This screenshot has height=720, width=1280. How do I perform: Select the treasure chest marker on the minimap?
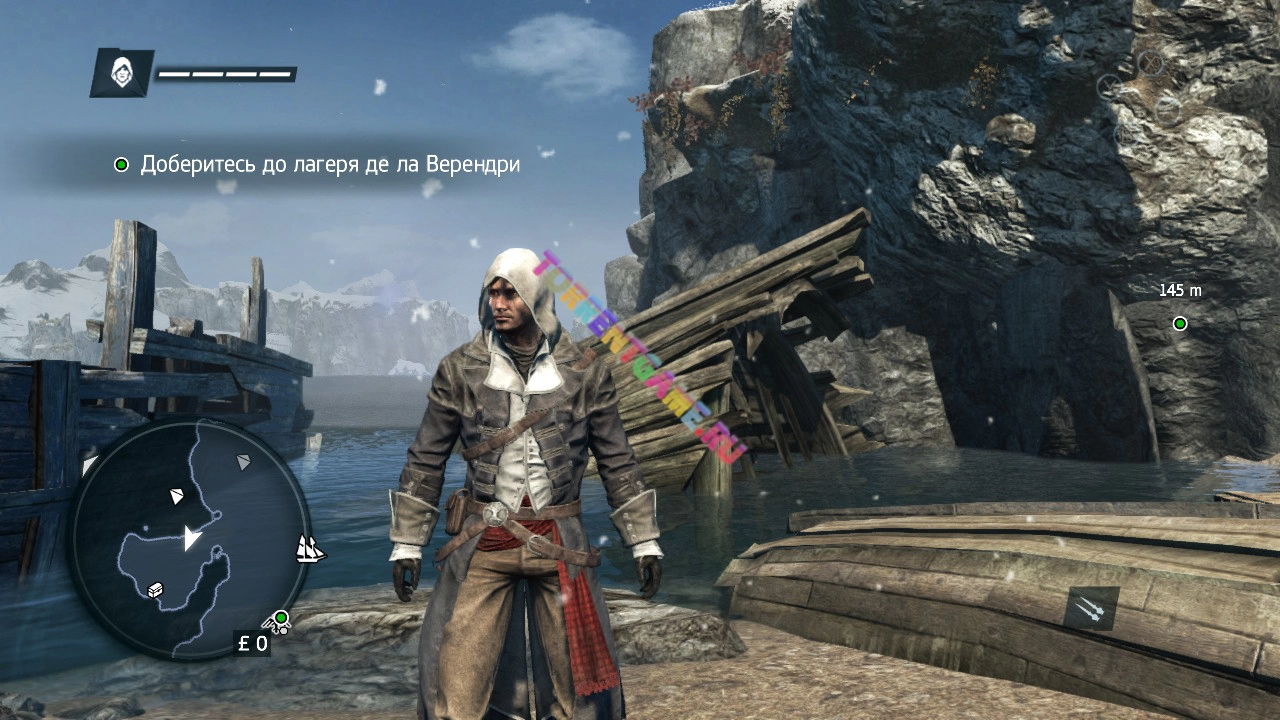coord(156,589)
